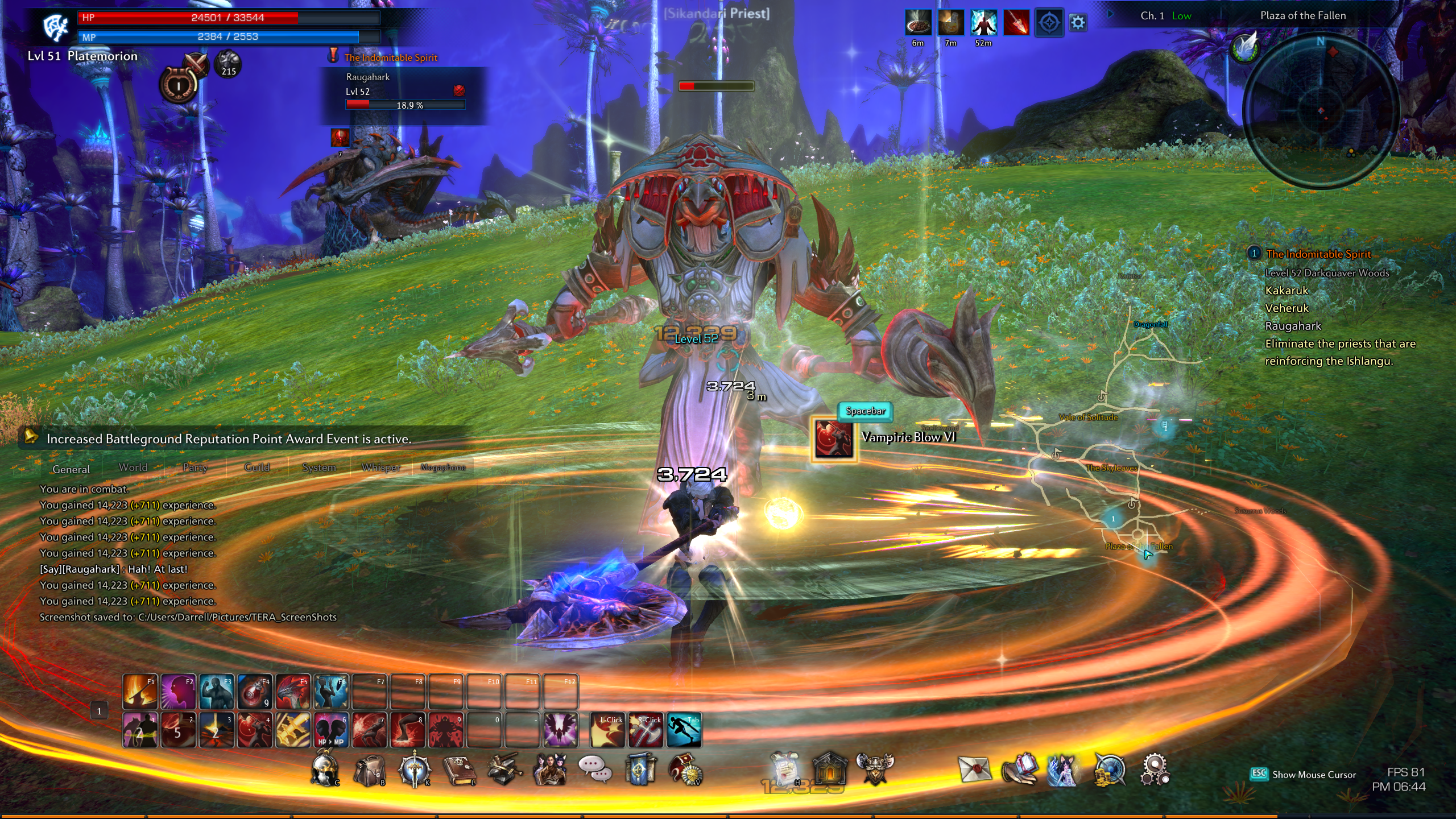Select the Guild chat tab
The image size is (1456, 819).
pyautogui.click(x=257, y=468)
